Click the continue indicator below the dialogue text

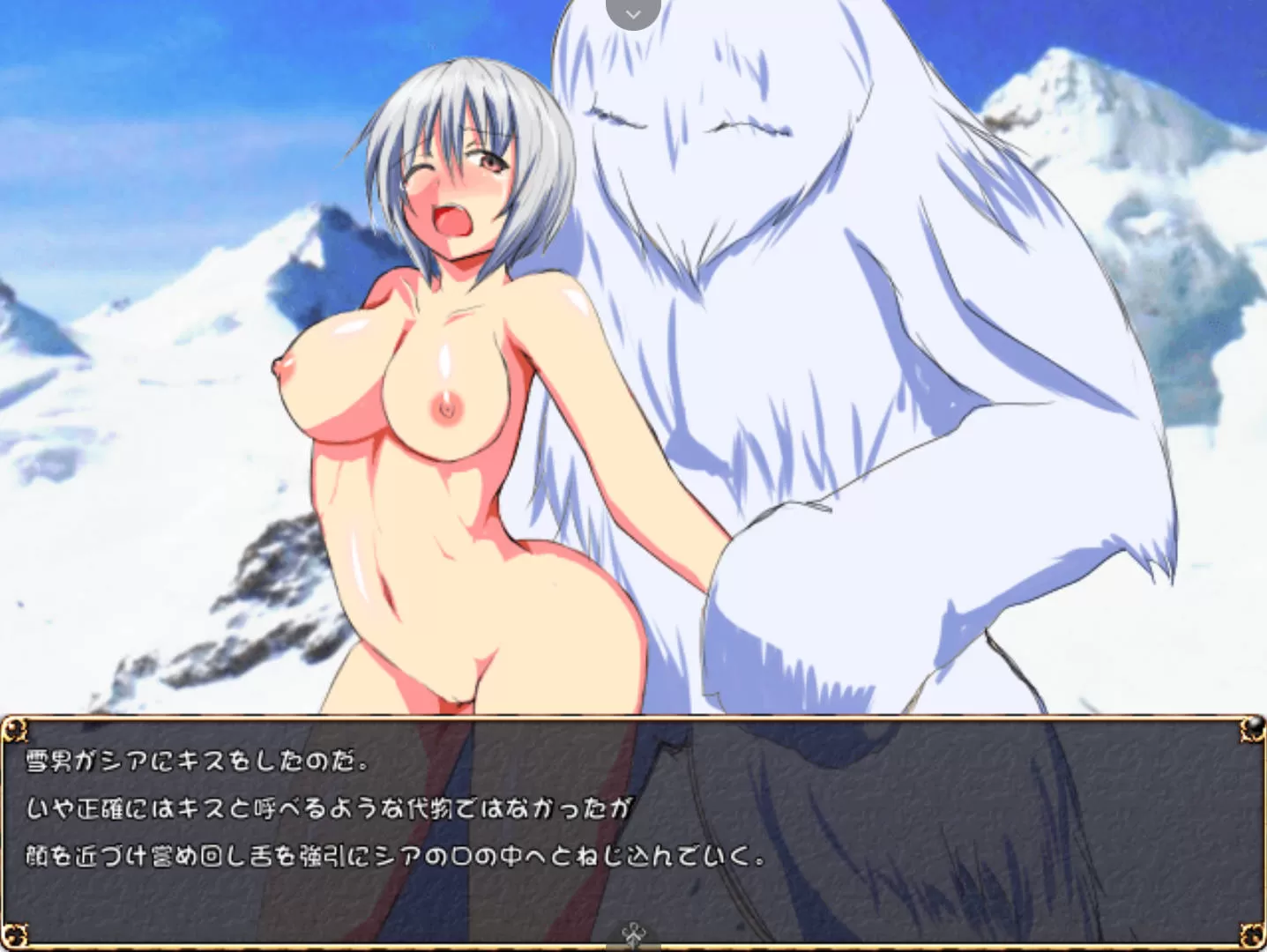point(632,933)
